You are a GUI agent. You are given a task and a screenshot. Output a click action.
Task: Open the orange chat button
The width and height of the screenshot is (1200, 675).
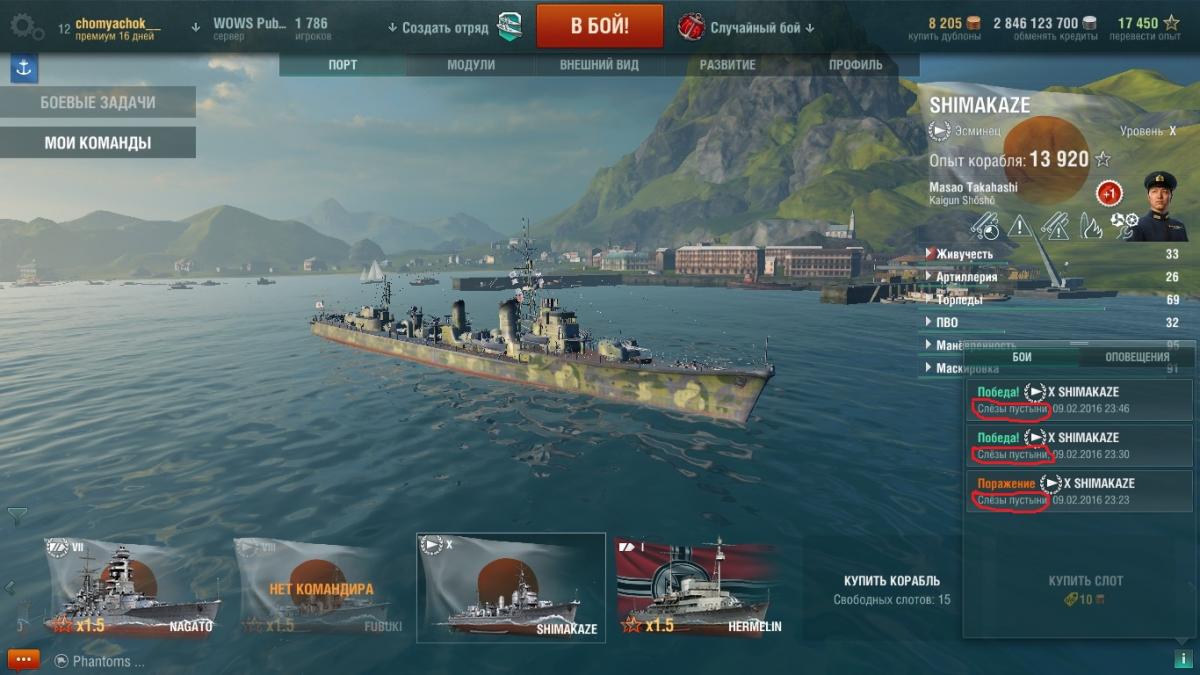click(22, 660)
